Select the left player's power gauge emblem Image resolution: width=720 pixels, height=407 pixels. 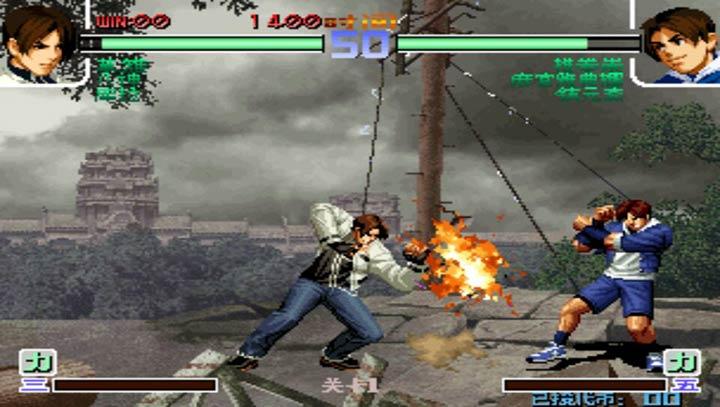36,361
